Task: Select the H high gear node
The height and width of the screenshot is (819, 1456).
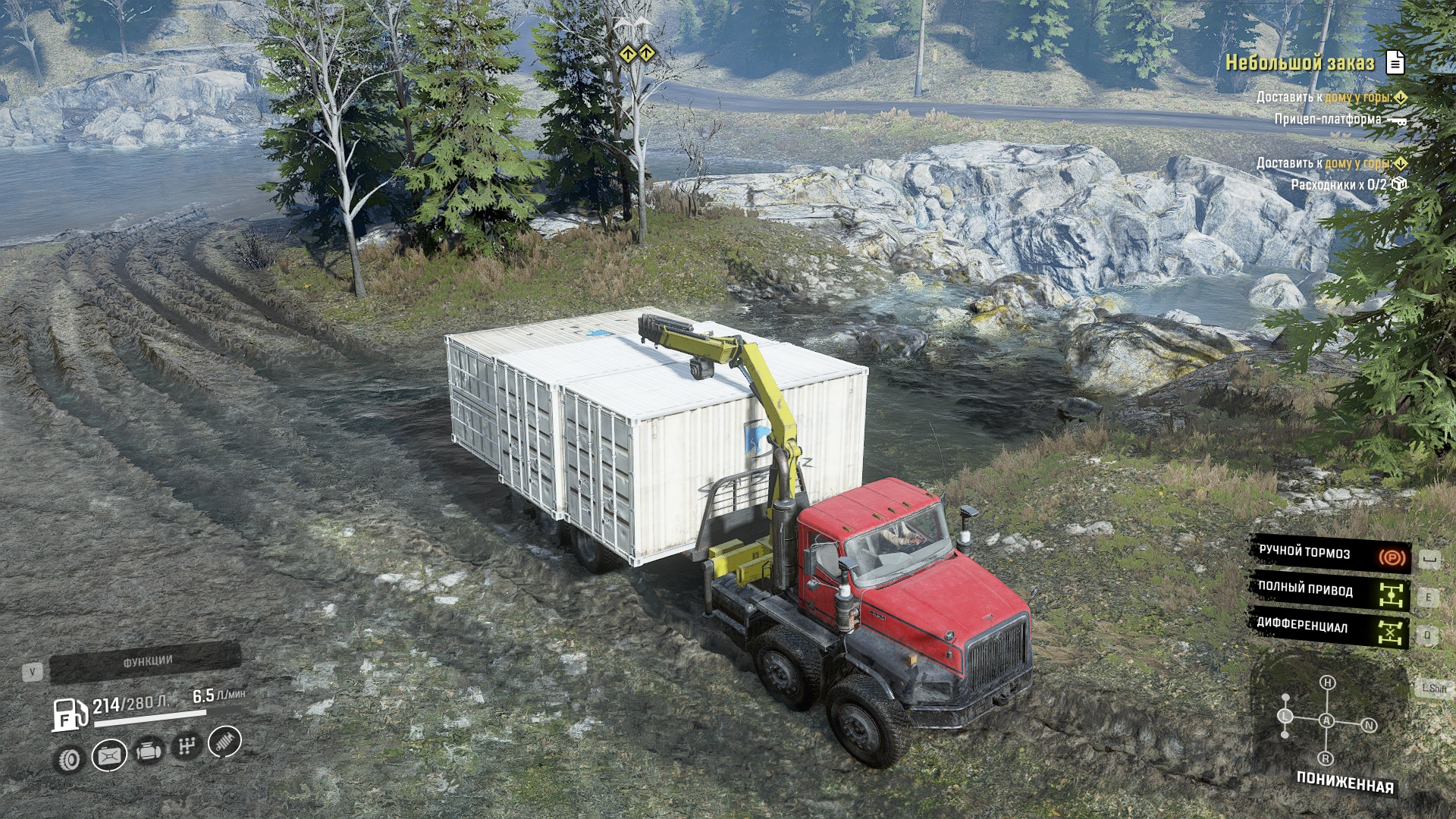Action: [x=1327, y=683]
